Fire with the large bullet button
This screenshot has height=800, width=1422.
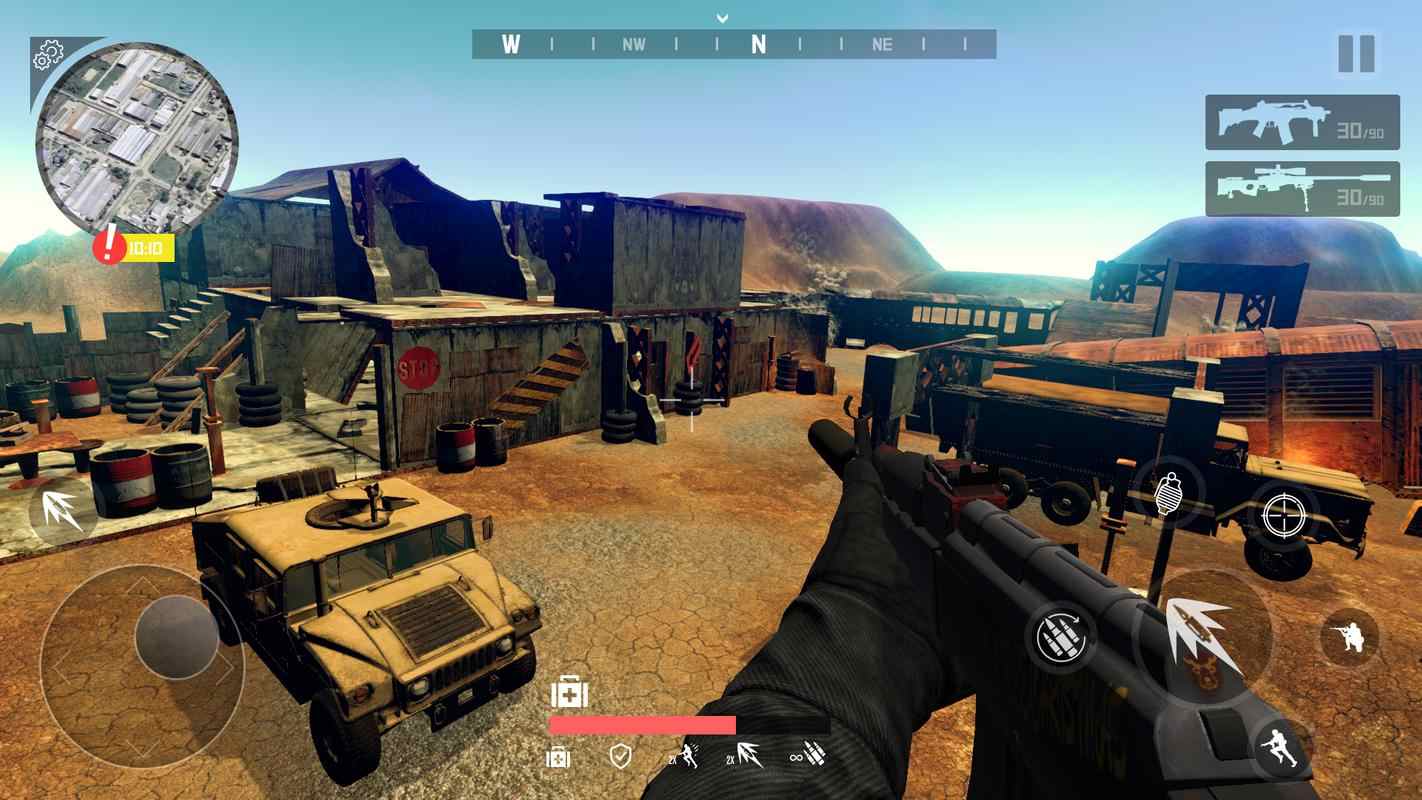[x=1204, y=637]
